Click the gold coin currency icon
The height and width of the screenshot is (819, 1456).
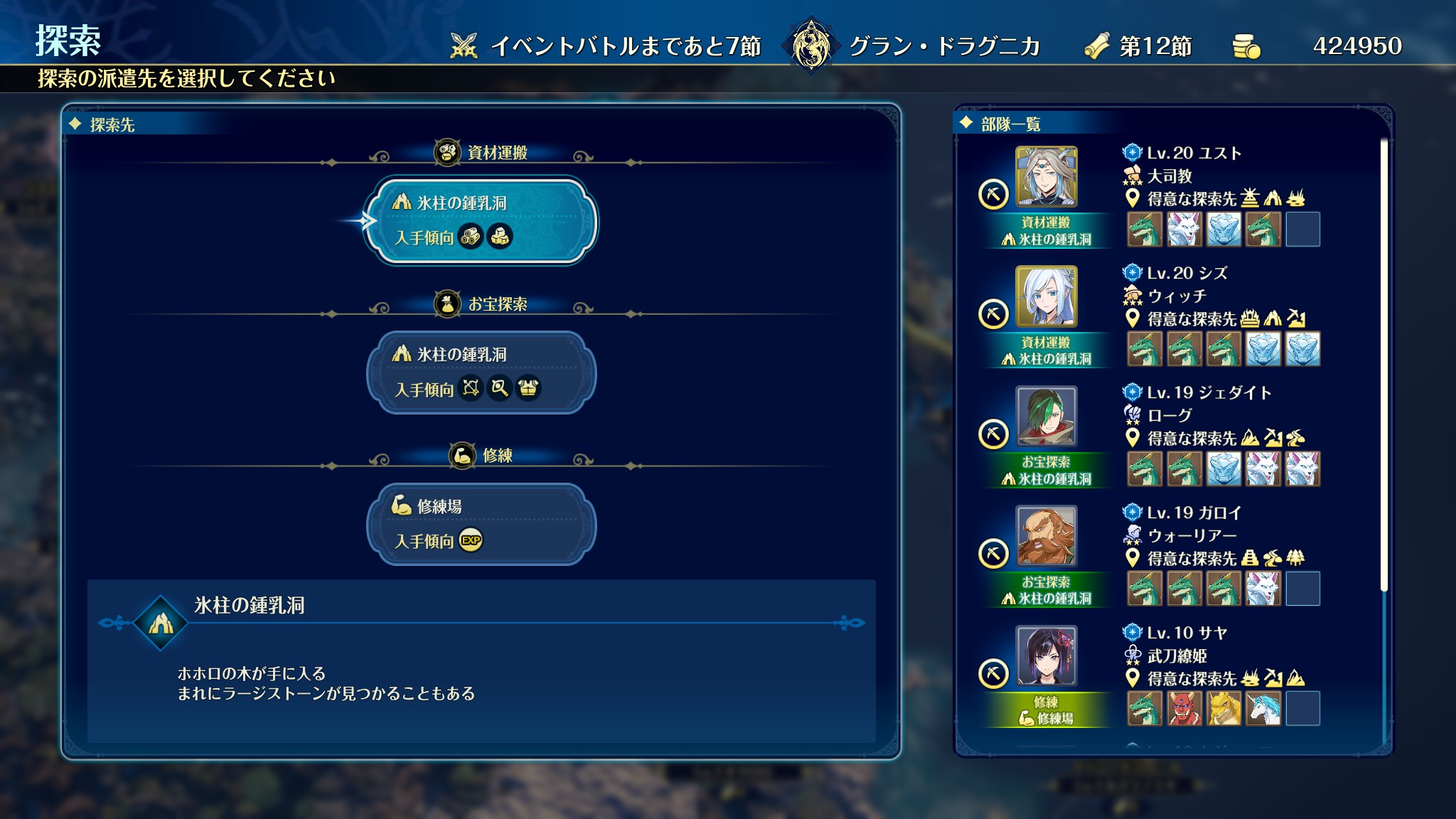pos(1246,46)
